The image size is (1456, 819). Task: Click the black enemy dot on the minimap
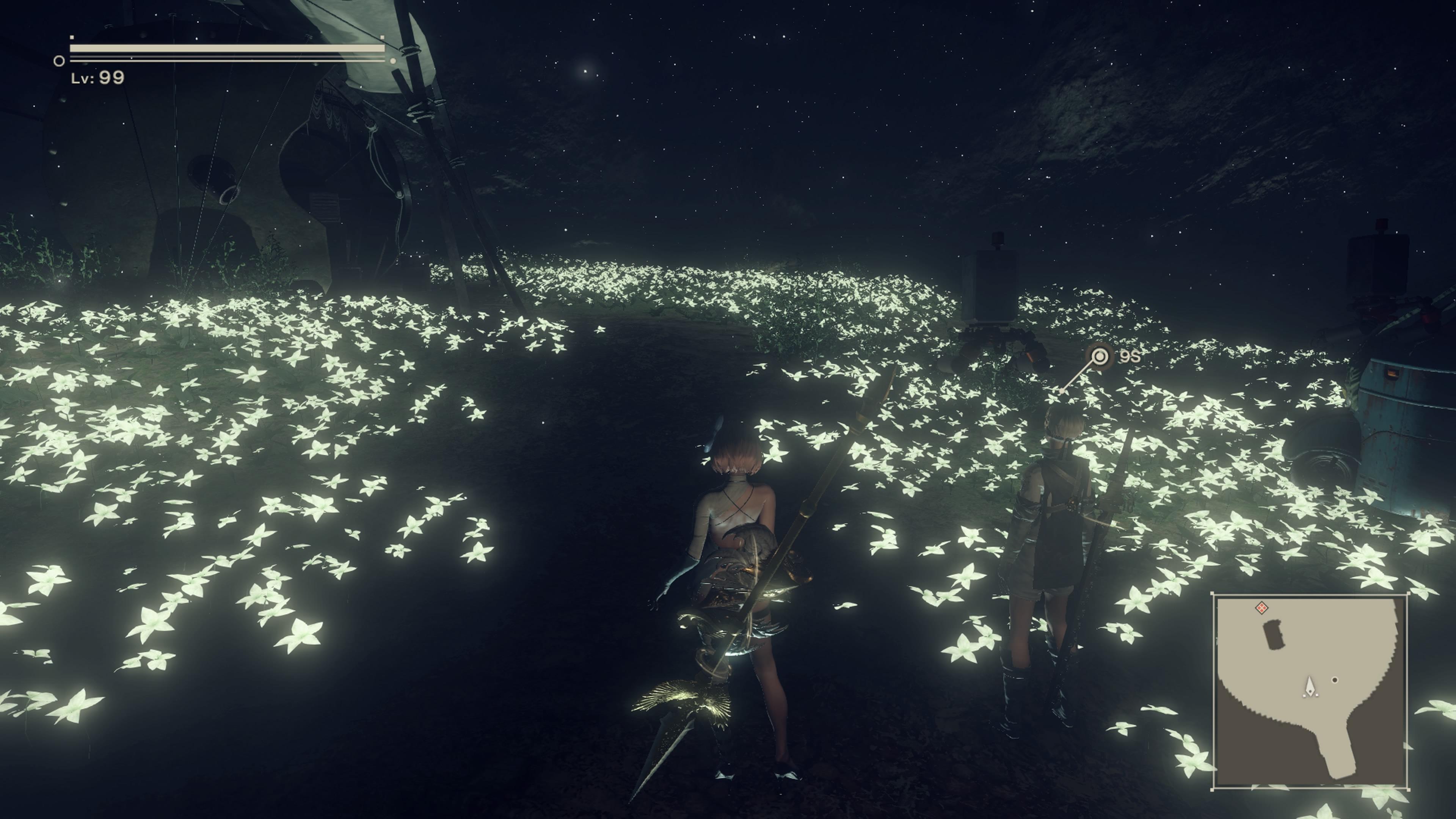pos(1335,680)
